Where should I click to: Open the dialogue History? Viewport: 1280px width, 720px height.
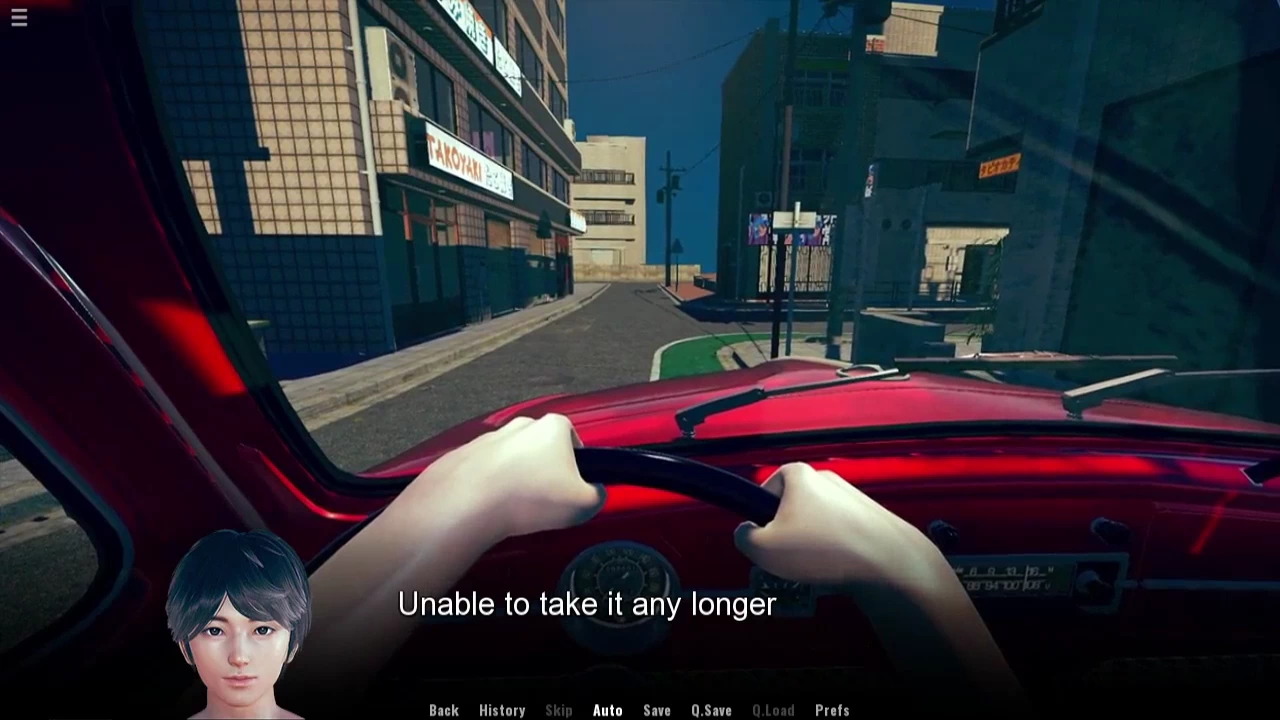pos(502,710)
